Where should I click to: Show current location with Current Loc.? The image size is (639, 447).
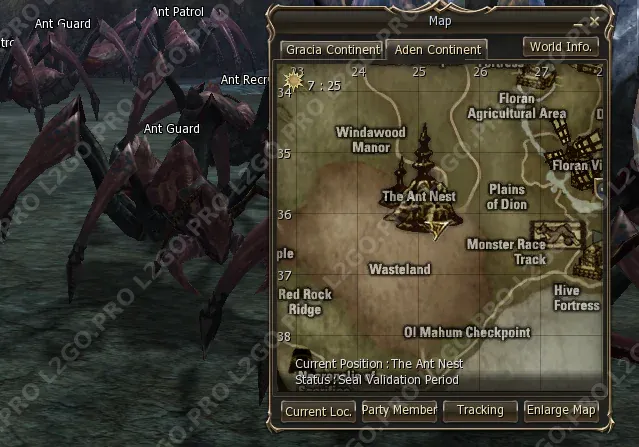(x=318, y=410)
